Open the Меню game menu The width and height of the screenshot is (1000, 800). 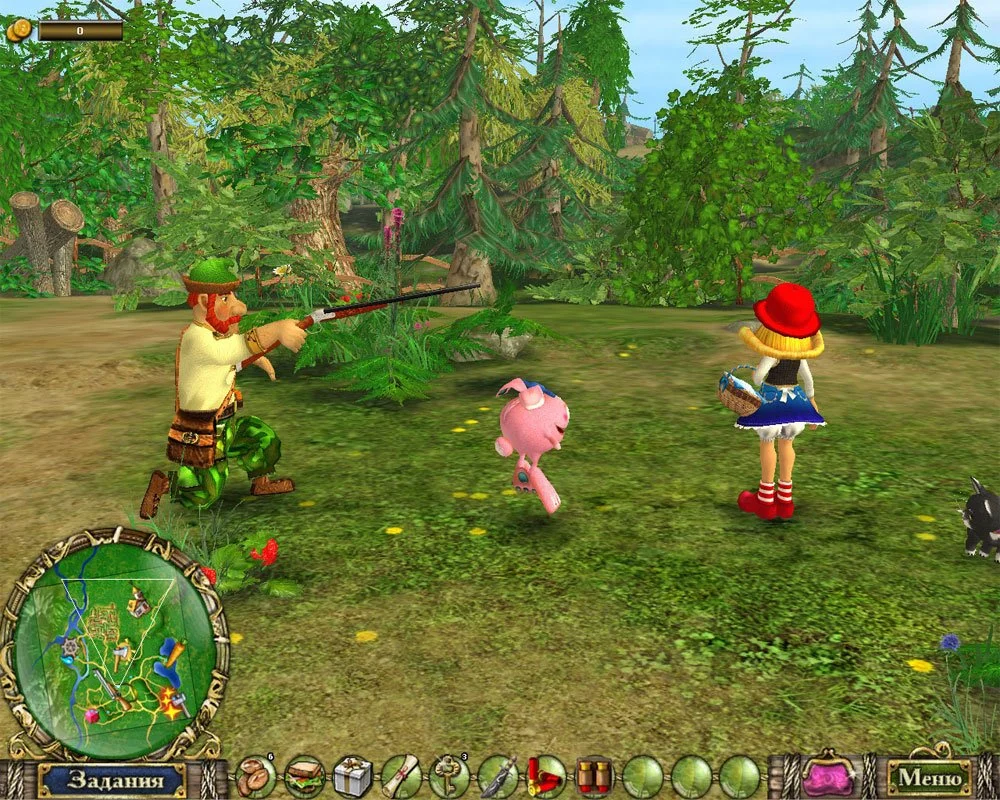[929, 777]
